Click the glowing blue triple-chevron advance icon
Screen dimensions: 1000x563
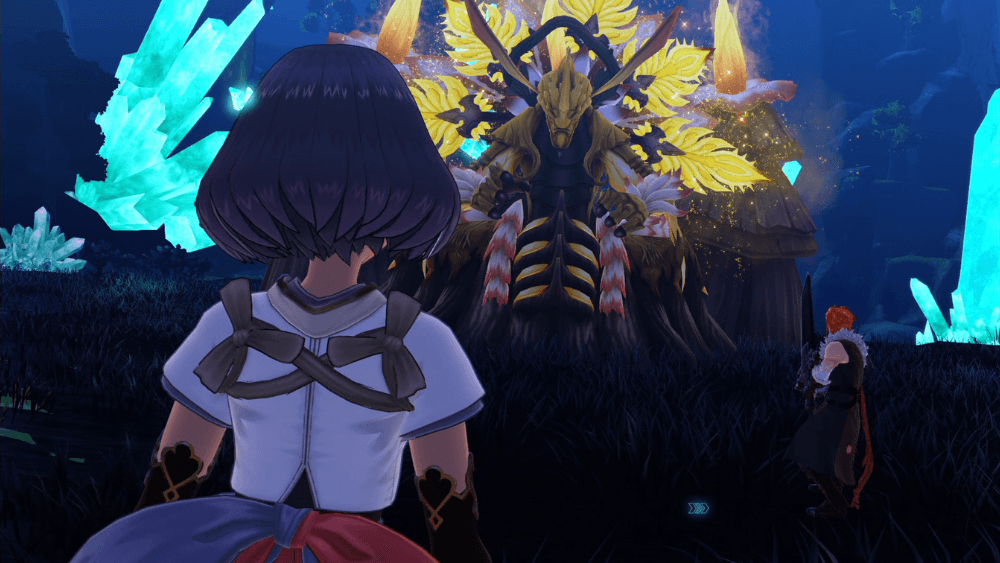(699, 508)
